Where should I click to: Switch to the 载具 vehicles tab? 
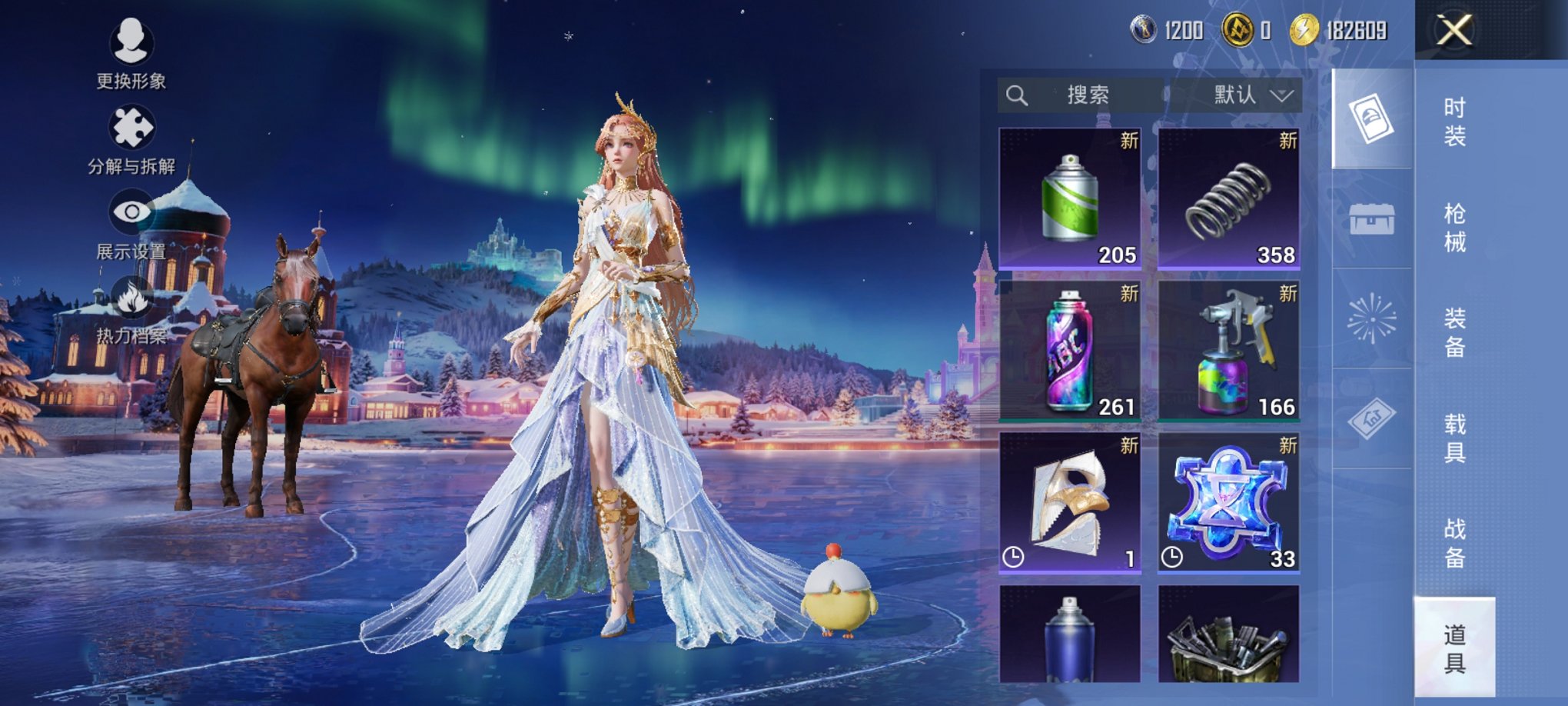1454,438
